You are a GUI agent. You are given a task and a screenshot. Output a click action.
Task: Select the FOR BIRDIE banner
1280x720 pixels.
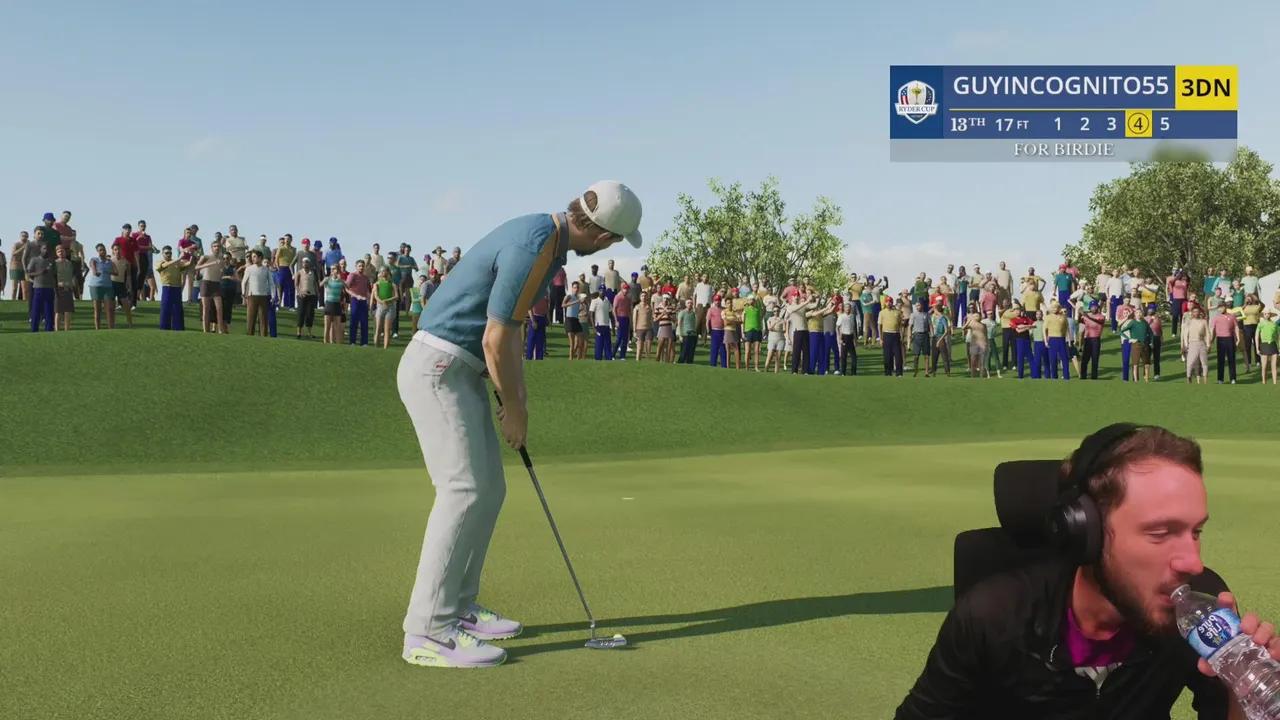(x=1063, y=148)
